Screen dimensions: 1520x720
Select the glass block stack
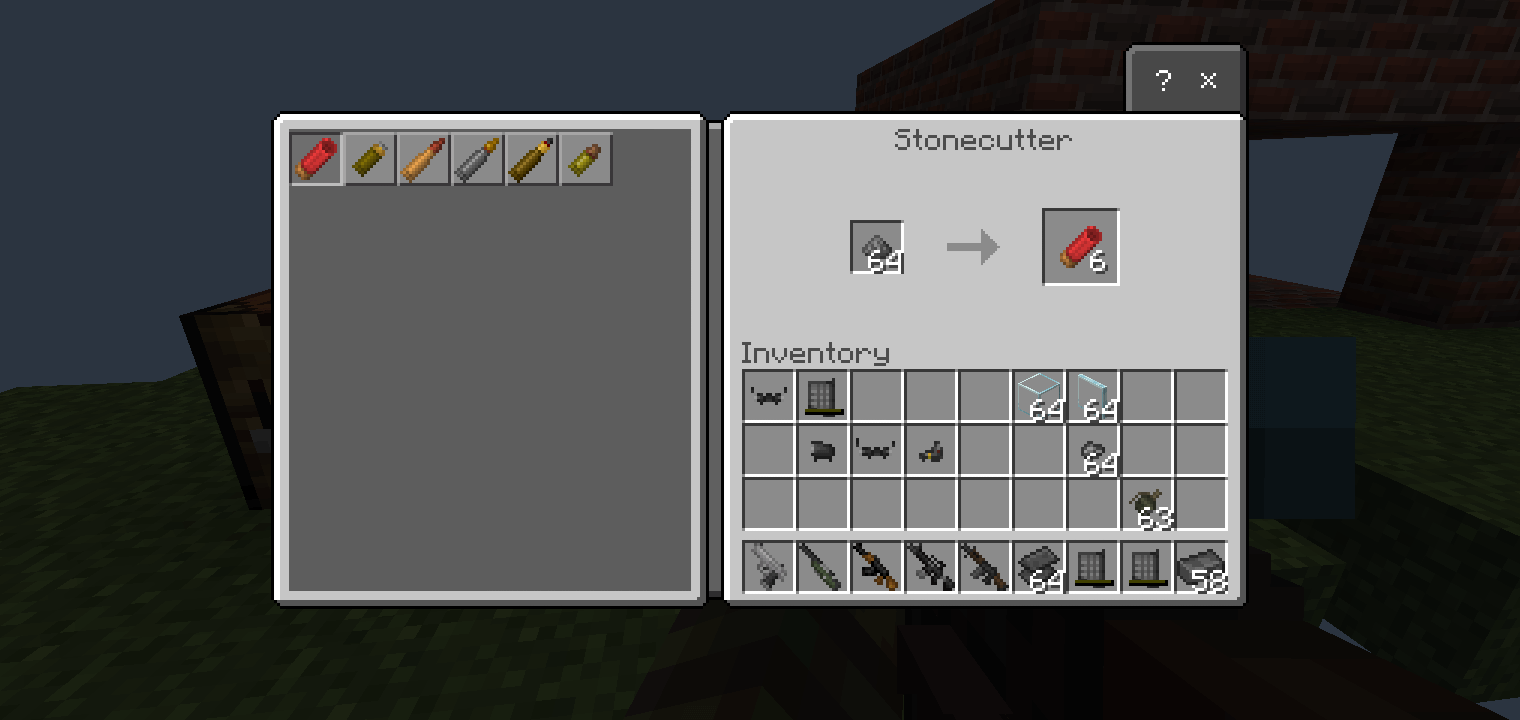(1039, 396)
